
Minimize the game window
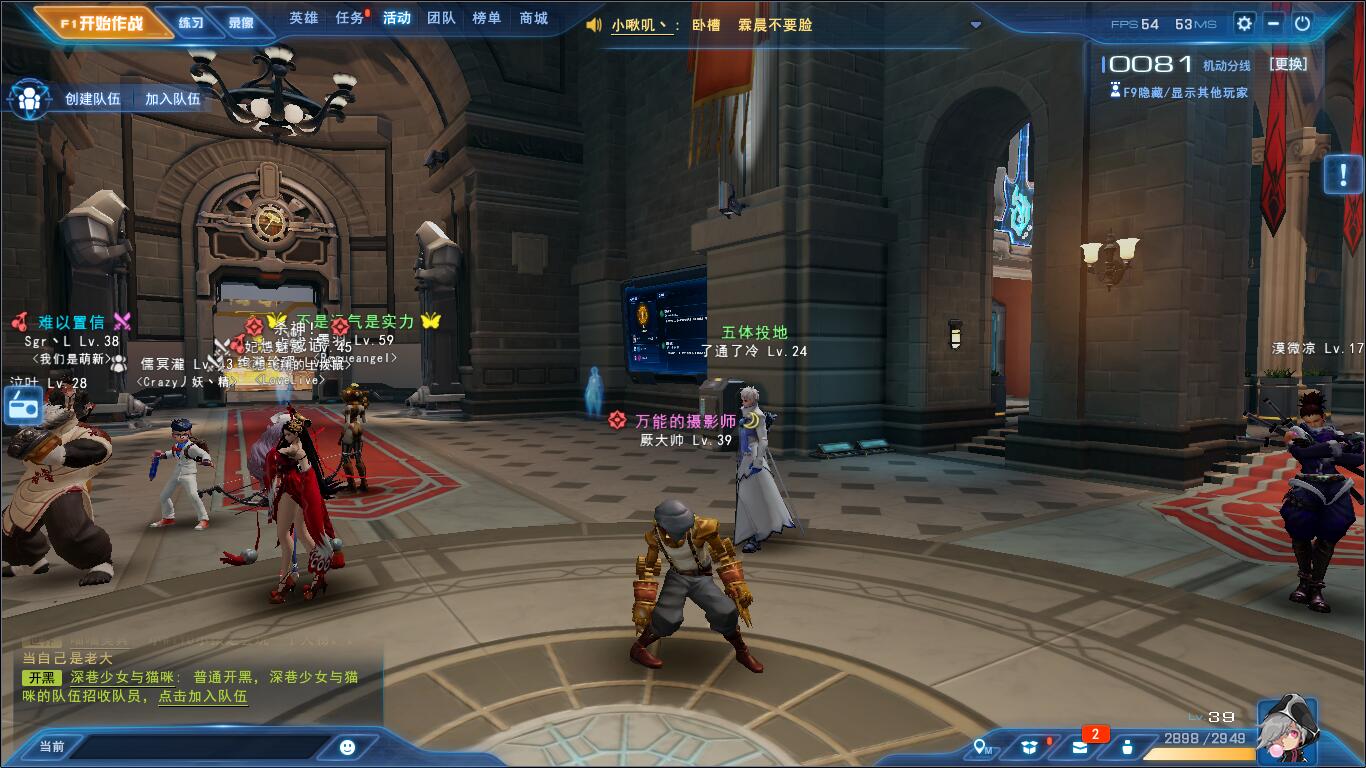point(1273,23)
